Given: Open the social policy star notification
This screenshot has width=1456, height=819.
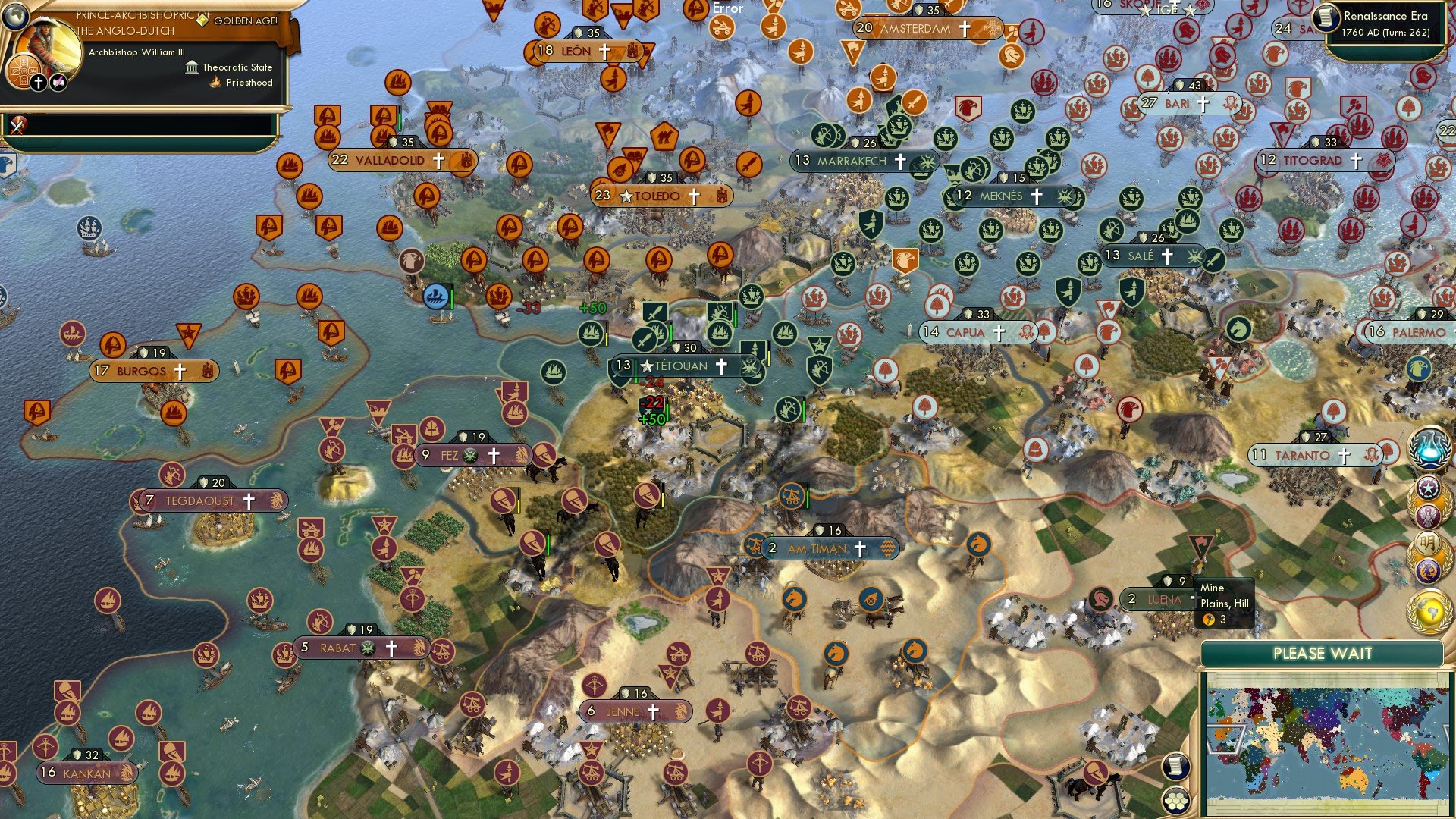Looking at the screenshot, I should [1429, 489].
